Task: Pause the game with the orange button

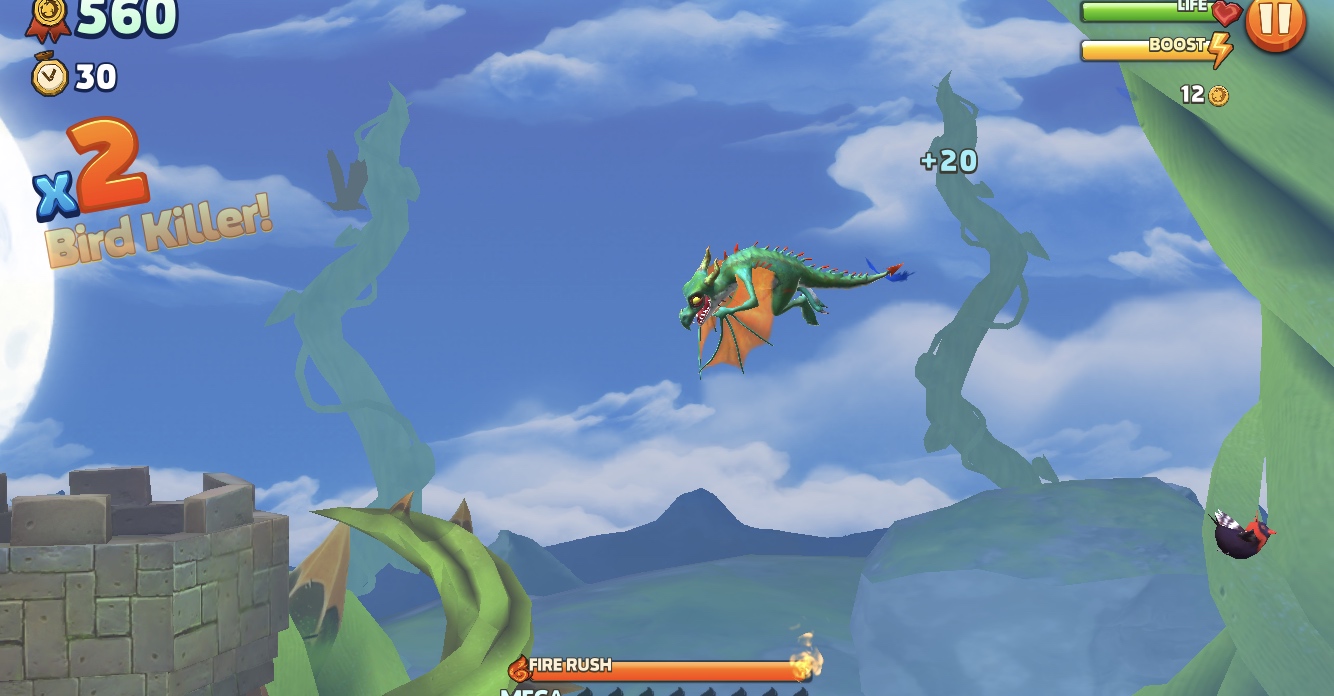Action: [1275, 20]
